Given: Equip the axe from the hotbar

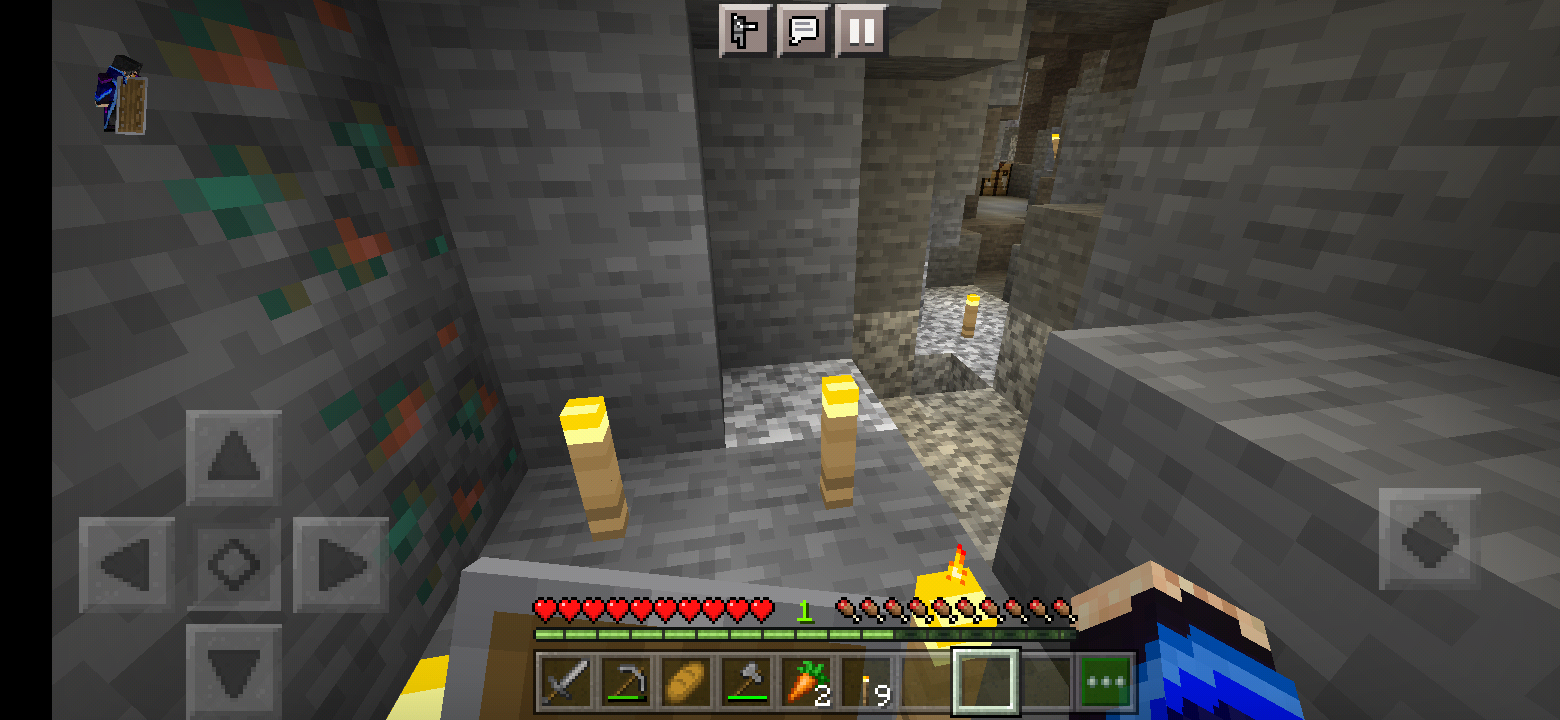Looking at the screenshot, I should [x=746, y=683].
